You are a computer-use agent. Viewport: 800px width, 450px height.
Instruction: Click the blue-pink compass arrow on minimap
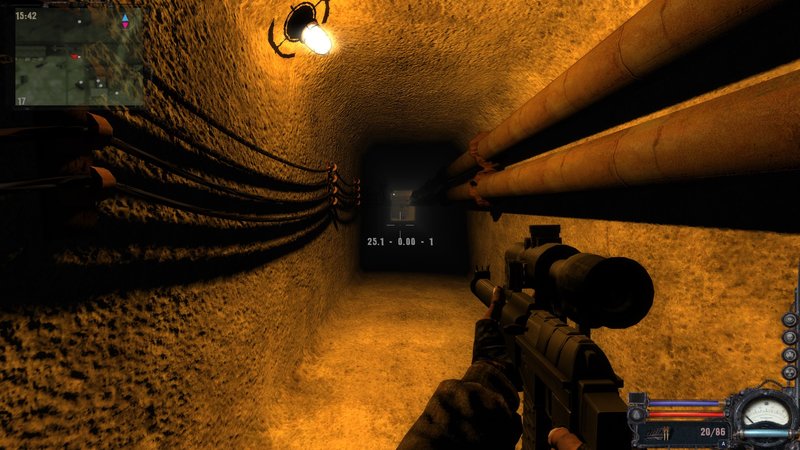tap(125, 21)
